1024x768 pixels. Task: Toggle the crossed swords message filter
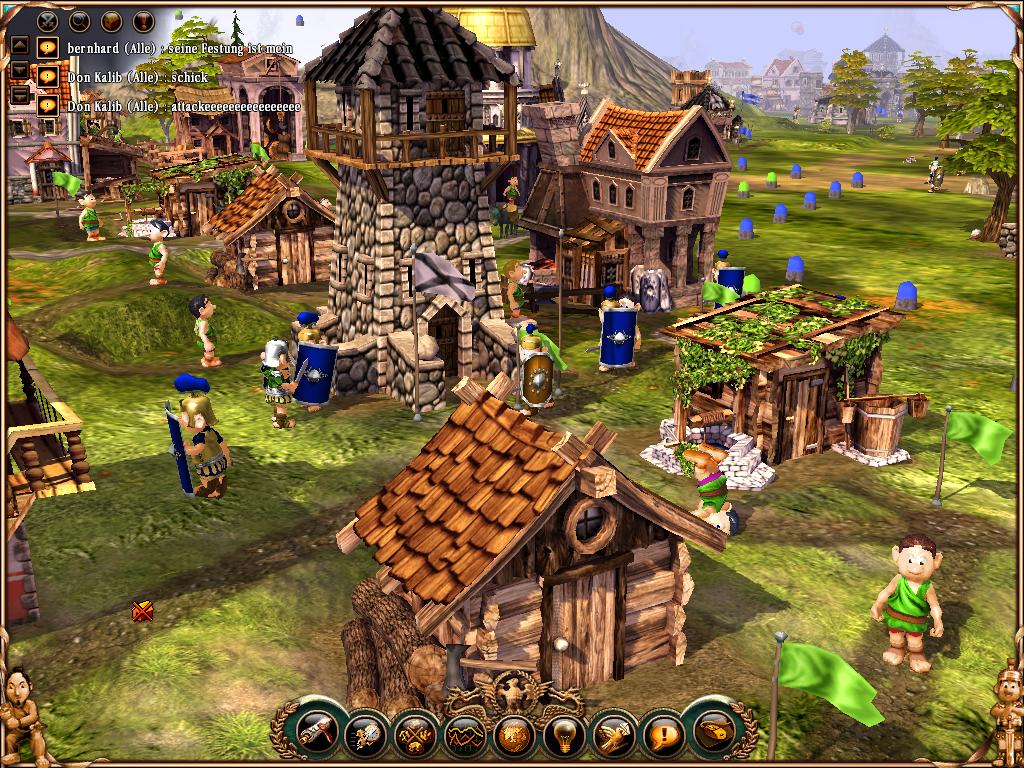coord(47,19)
